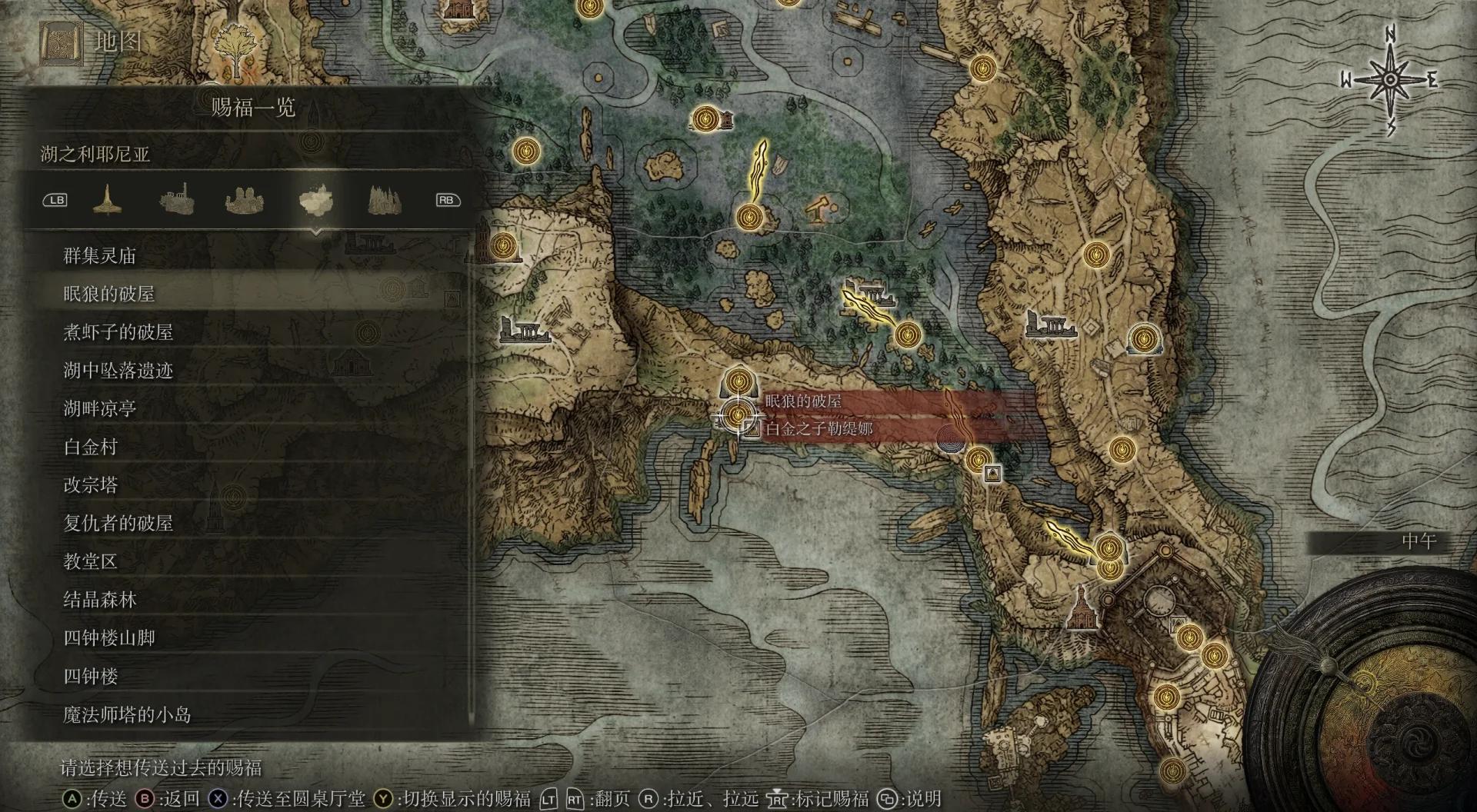
Task: Choose the 教堂区 entry
Action: (90, 561)
